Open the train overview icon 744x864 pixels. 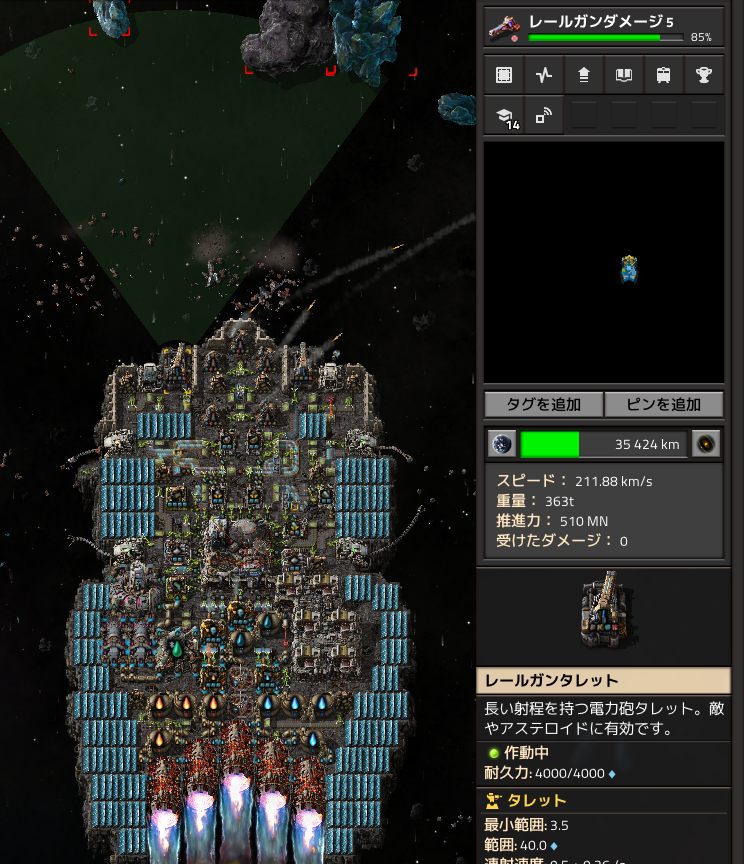664,75
